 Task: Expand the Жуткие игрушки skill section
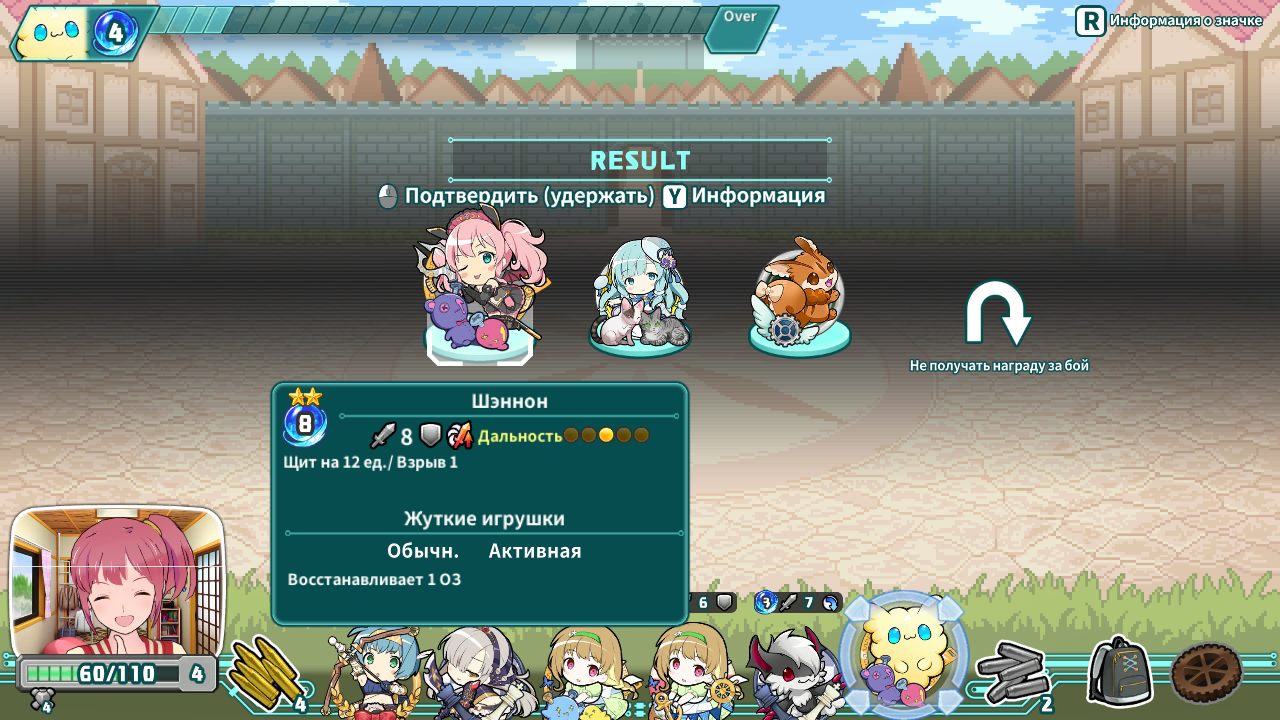483,518
